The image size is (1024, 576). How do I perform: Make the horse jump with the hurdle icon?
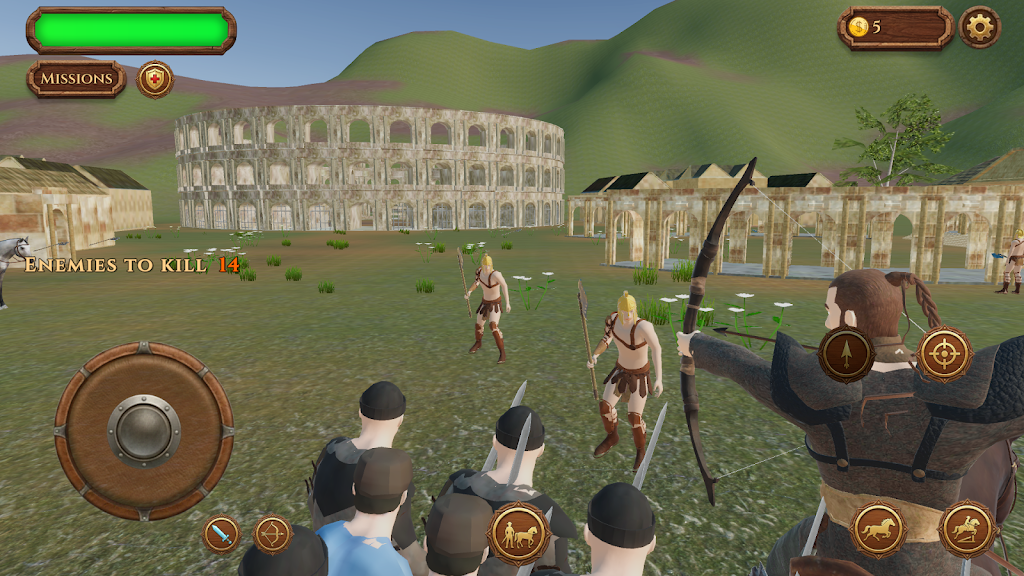pyautogui.click(x=967, y=528)
